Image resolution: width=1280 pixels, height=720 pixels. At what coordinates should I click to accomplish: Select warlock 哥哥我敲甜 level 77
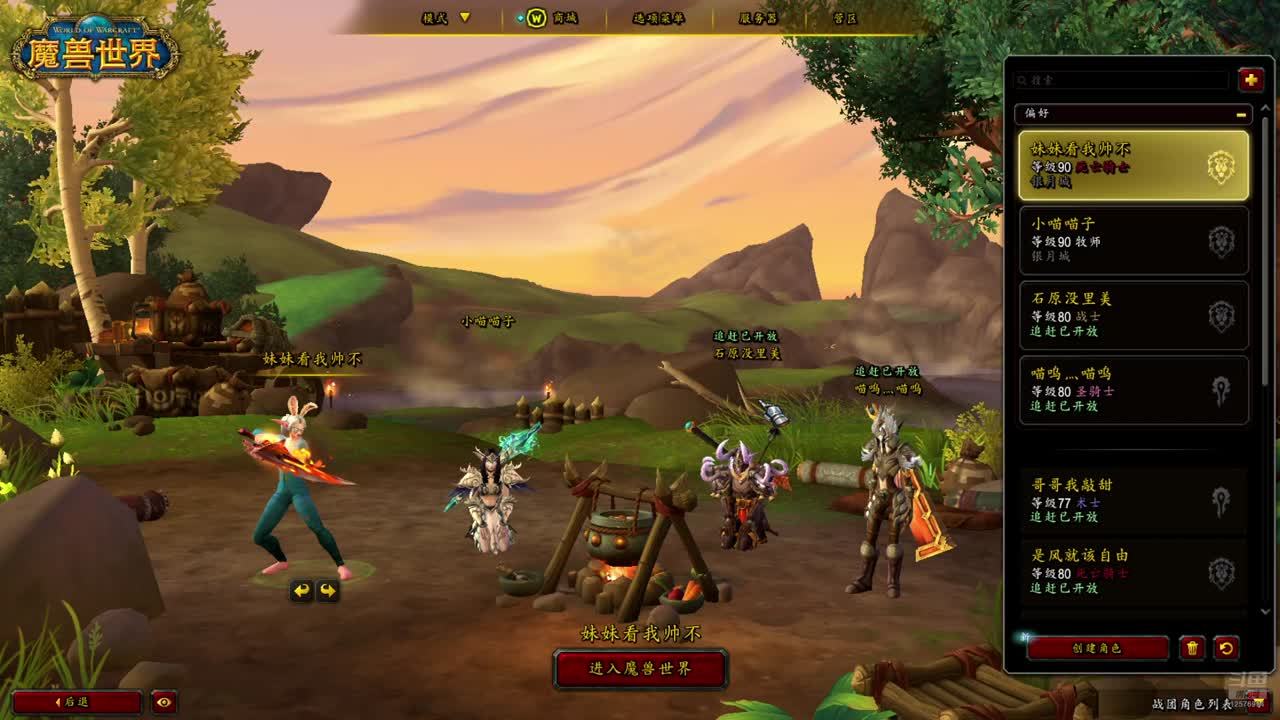point(1133,500)
